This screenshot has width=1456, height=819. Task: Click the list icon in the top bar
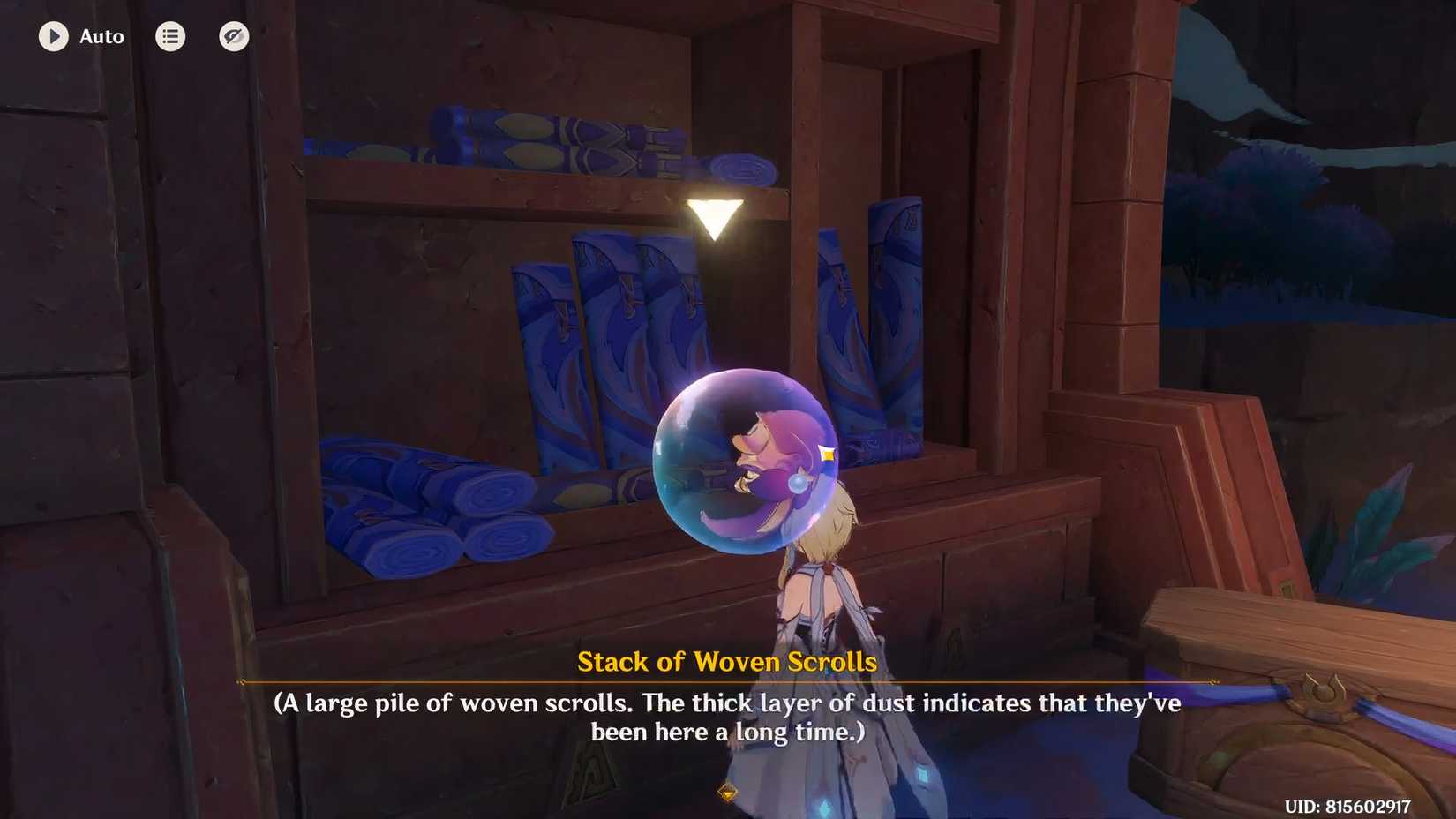pos(170,36)
